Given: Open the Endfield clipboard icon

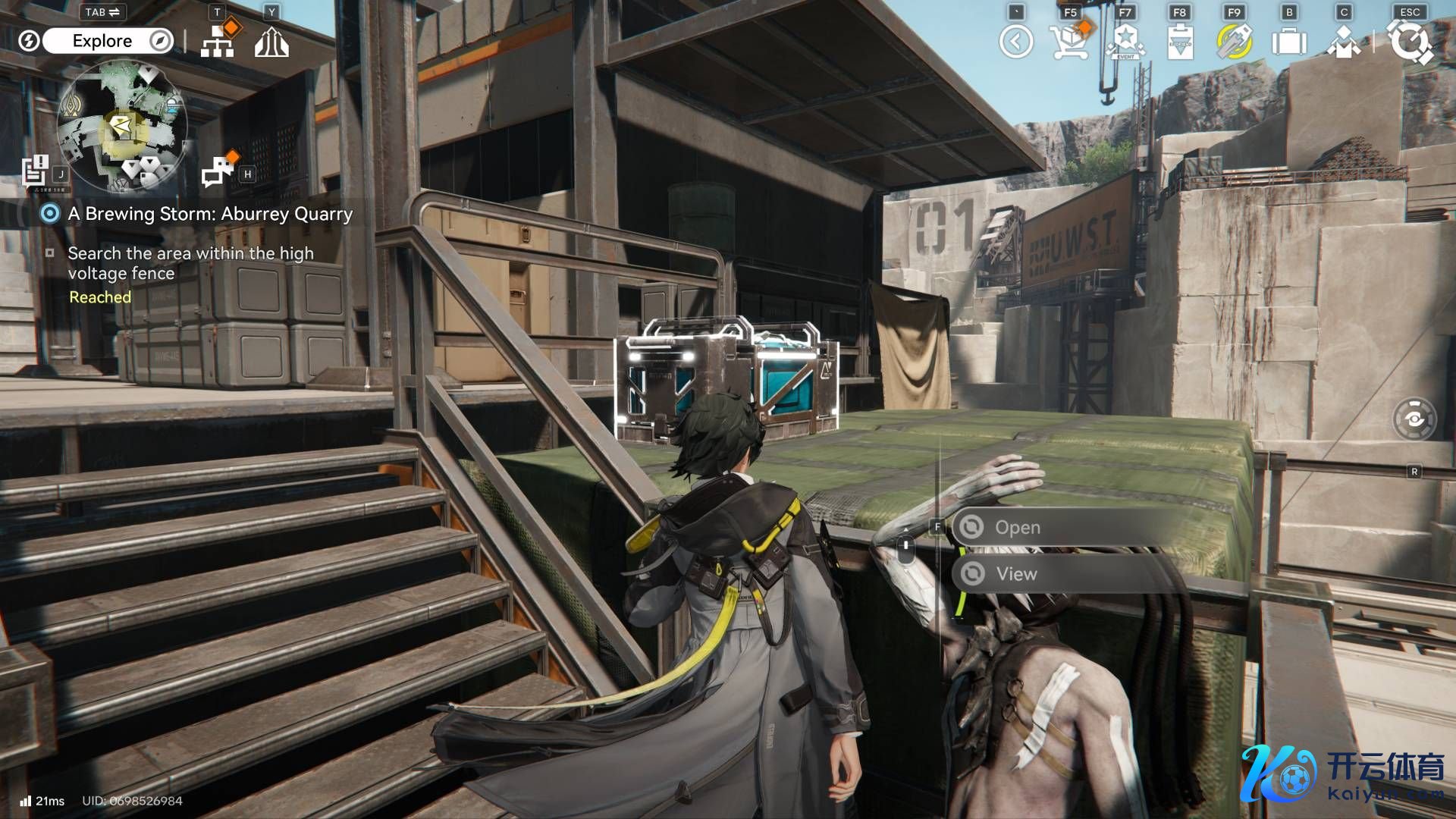Looking at the screenshot, I should tap(1180, 42).
